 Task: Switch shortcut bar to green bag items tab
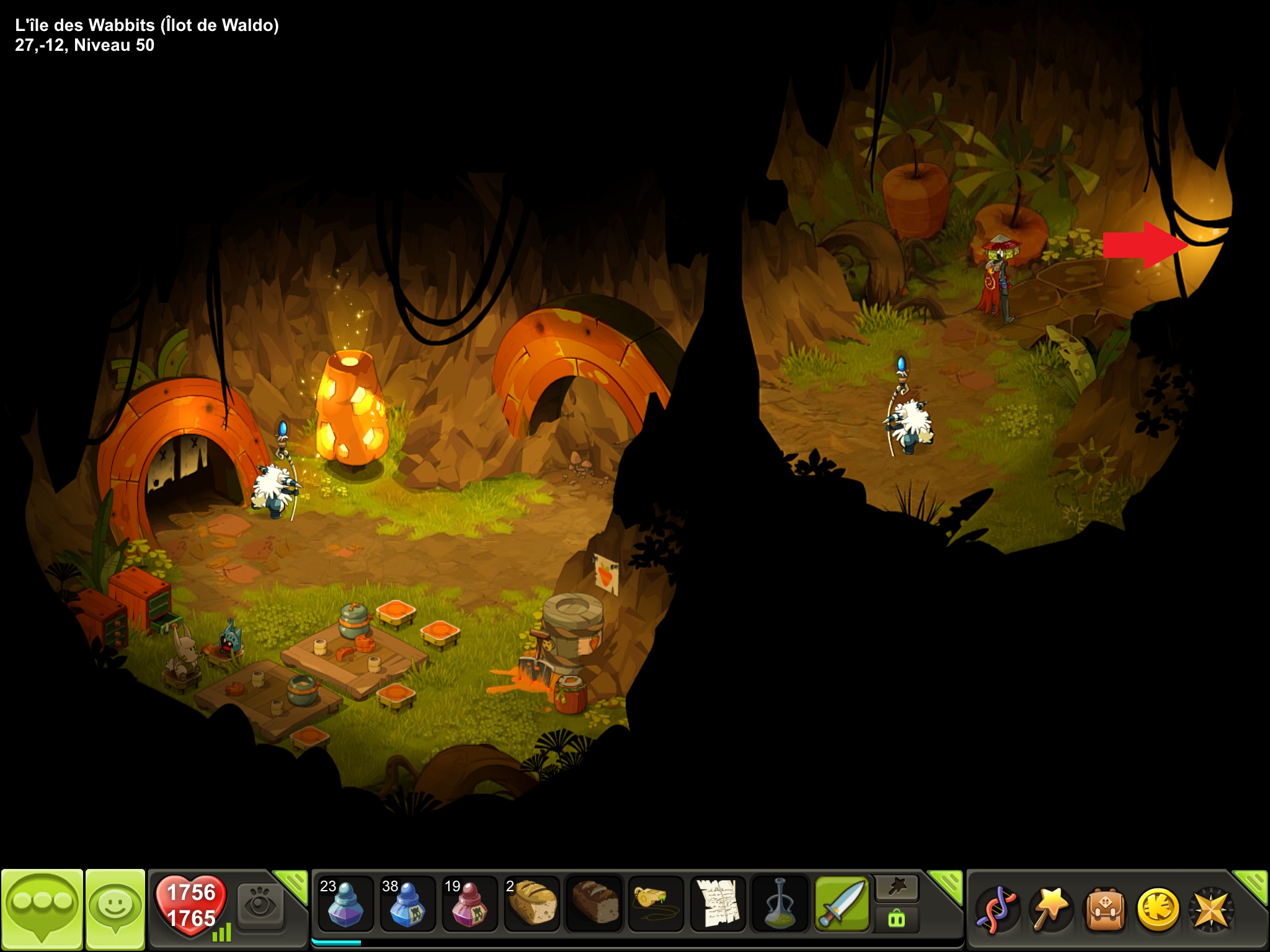[x=896, y=919]
